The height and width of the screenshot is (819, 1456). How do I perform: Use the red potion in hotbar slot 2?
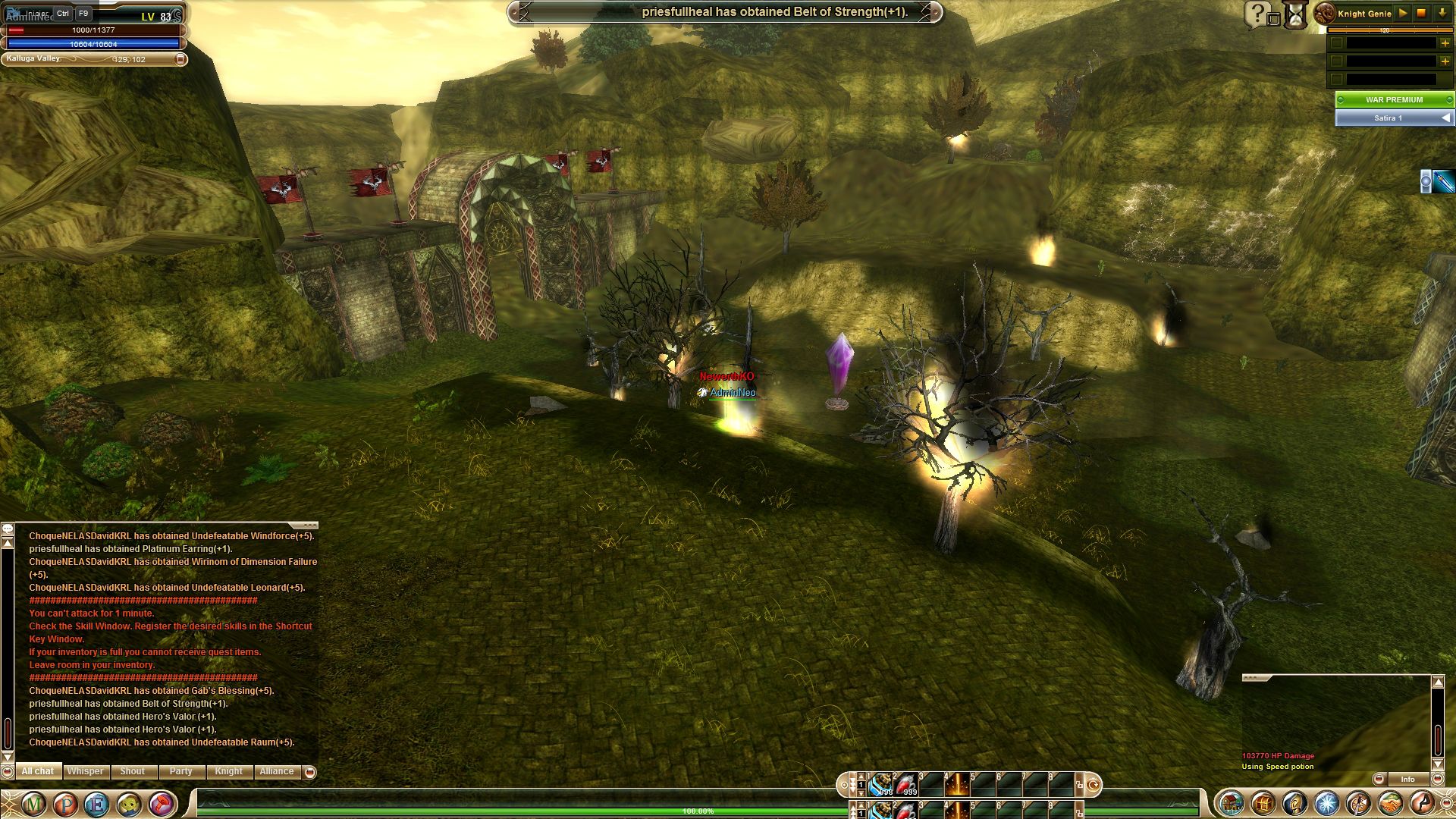coord(907,784)
